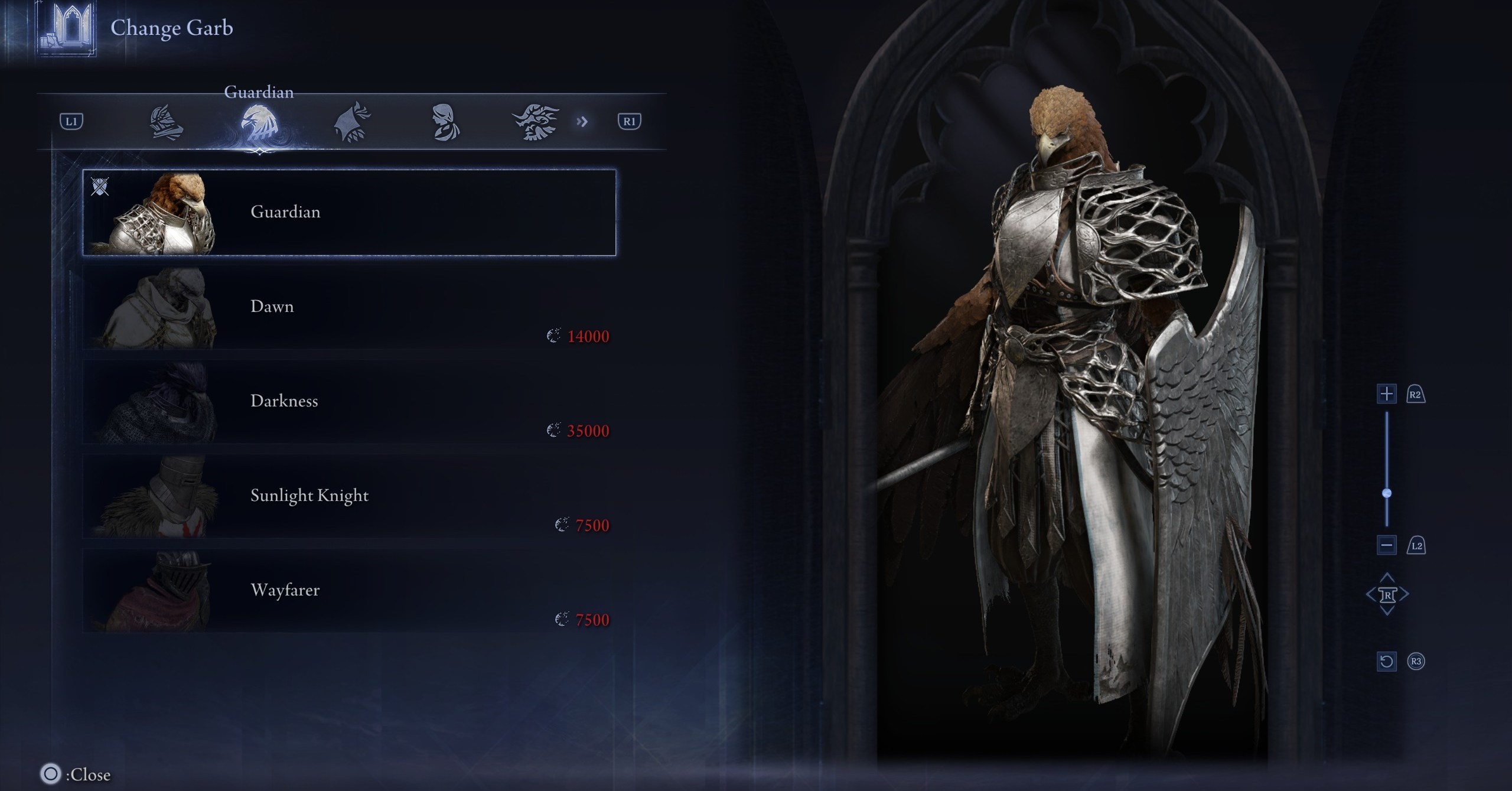1512x791 pixels.
Task: Choose the Wayfarer garb row
Action: pyautogui.click(x=348, y=591)
